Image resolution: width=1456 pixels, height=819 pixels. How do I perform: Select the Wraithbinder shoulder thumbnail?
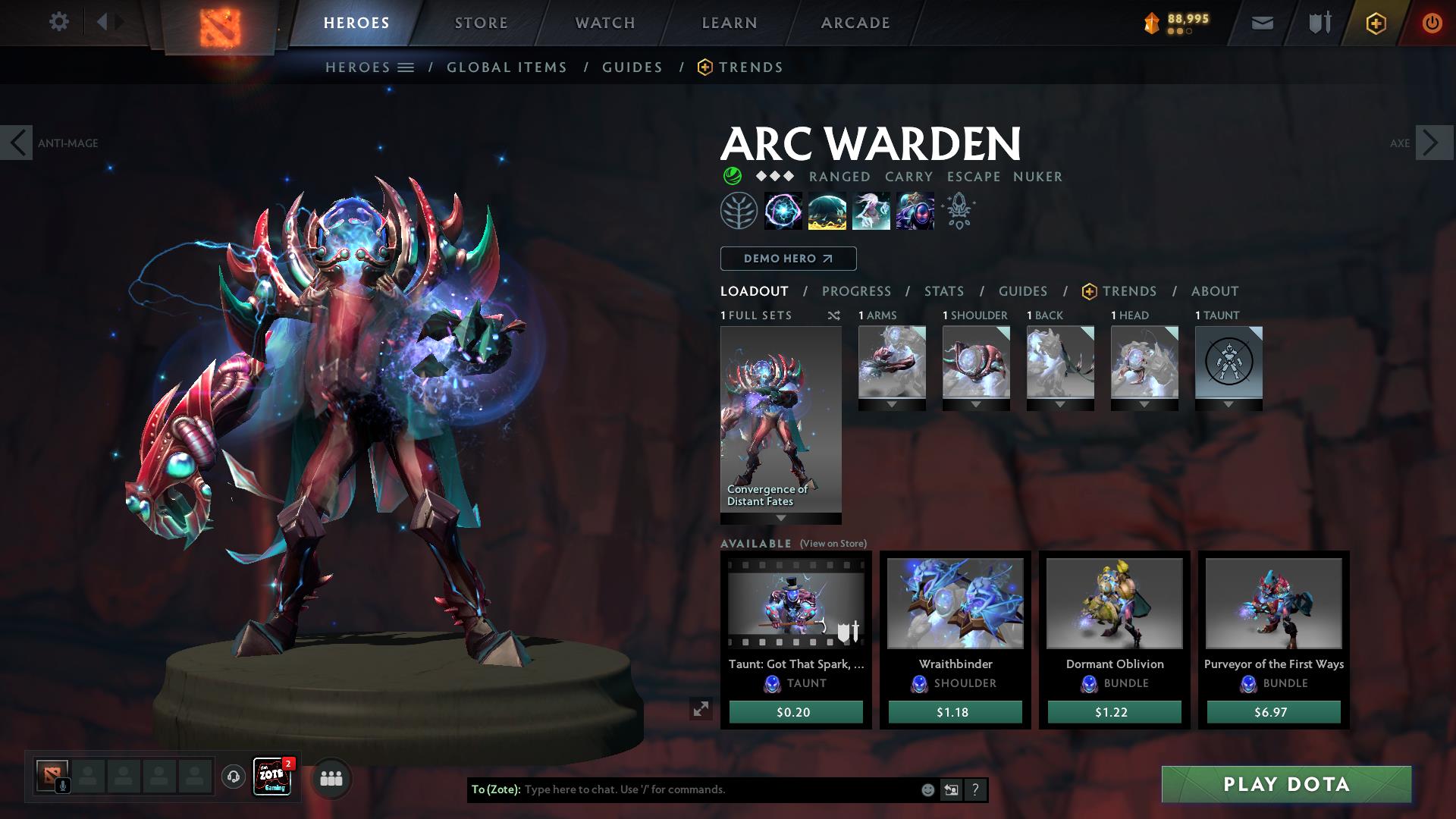coord(954,603)
